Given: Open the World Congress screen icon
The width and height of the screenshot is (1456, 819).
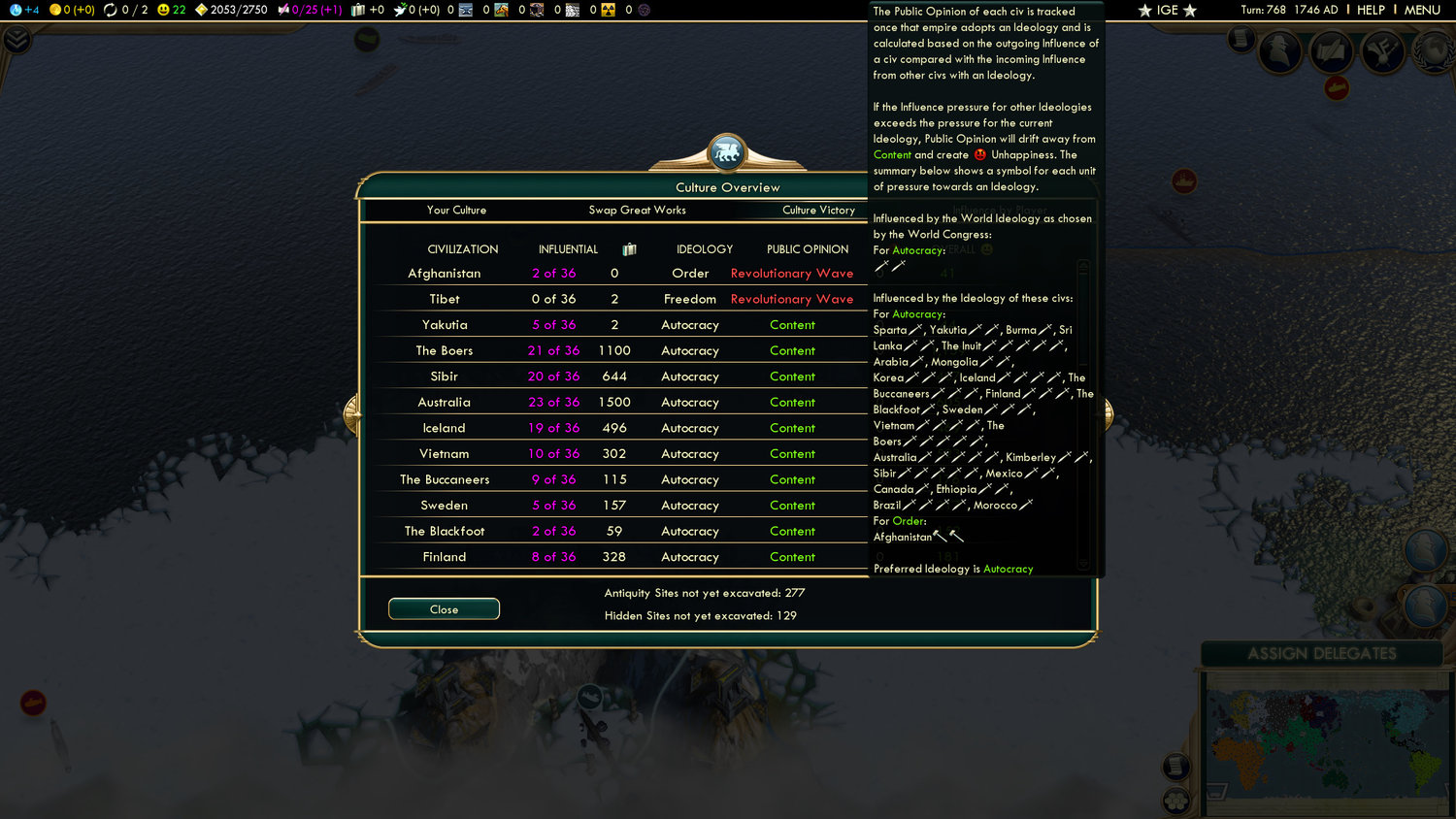Looking at the screenshot, I should coord(1436,50).
